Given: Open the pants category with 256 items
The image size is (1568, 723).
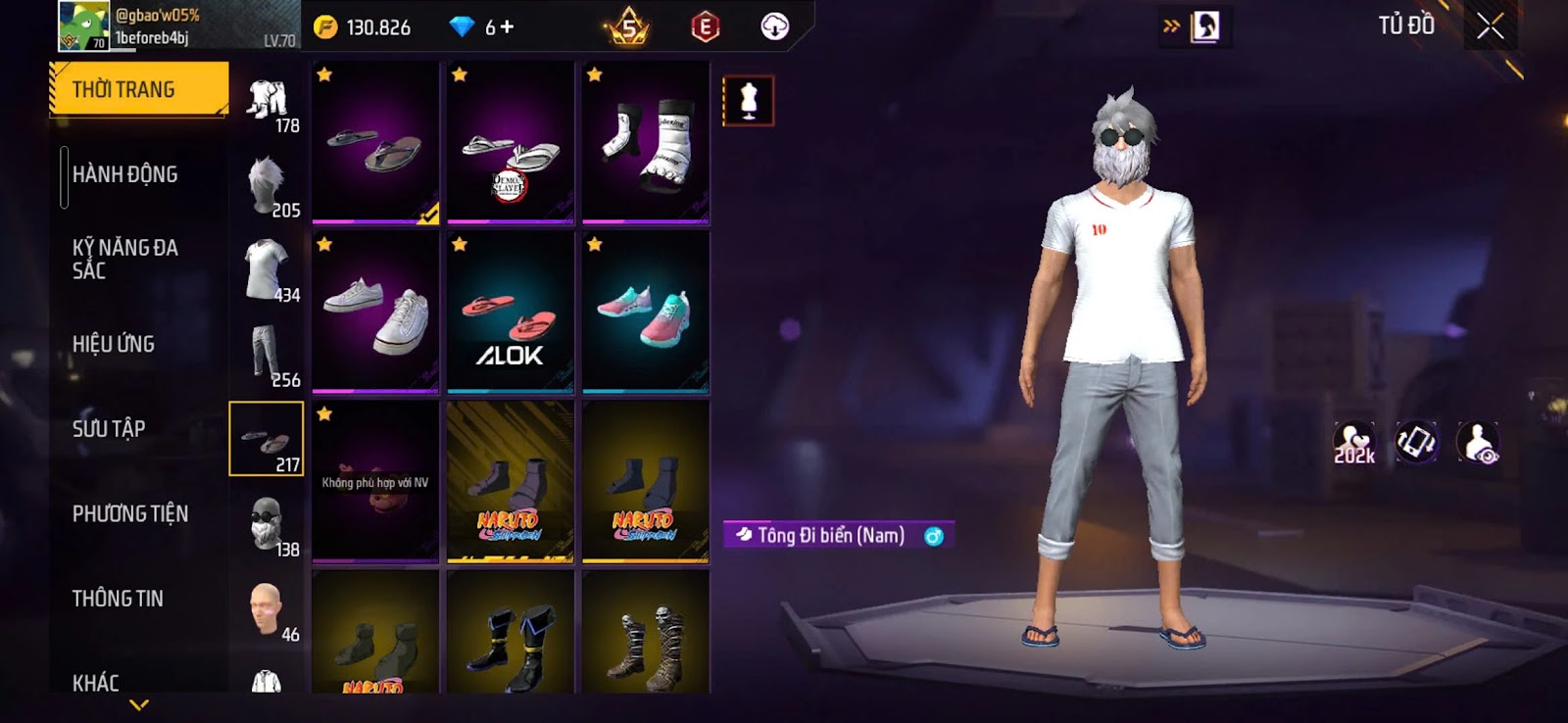Looking at the screenshot, I should coord(267,355).
